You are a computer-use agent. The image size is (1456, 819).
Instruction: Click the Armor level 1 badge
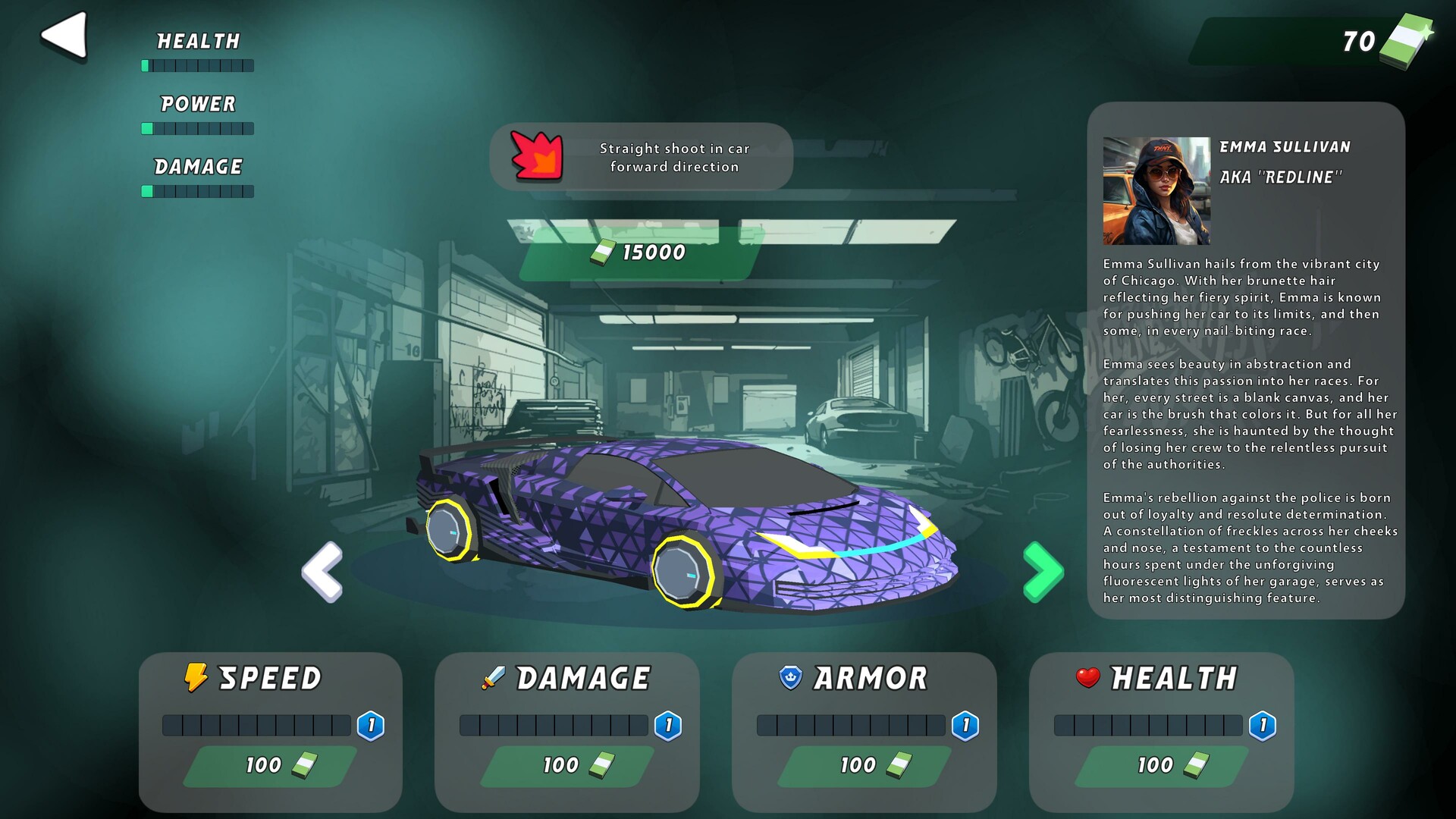click(x=964, y=725)
